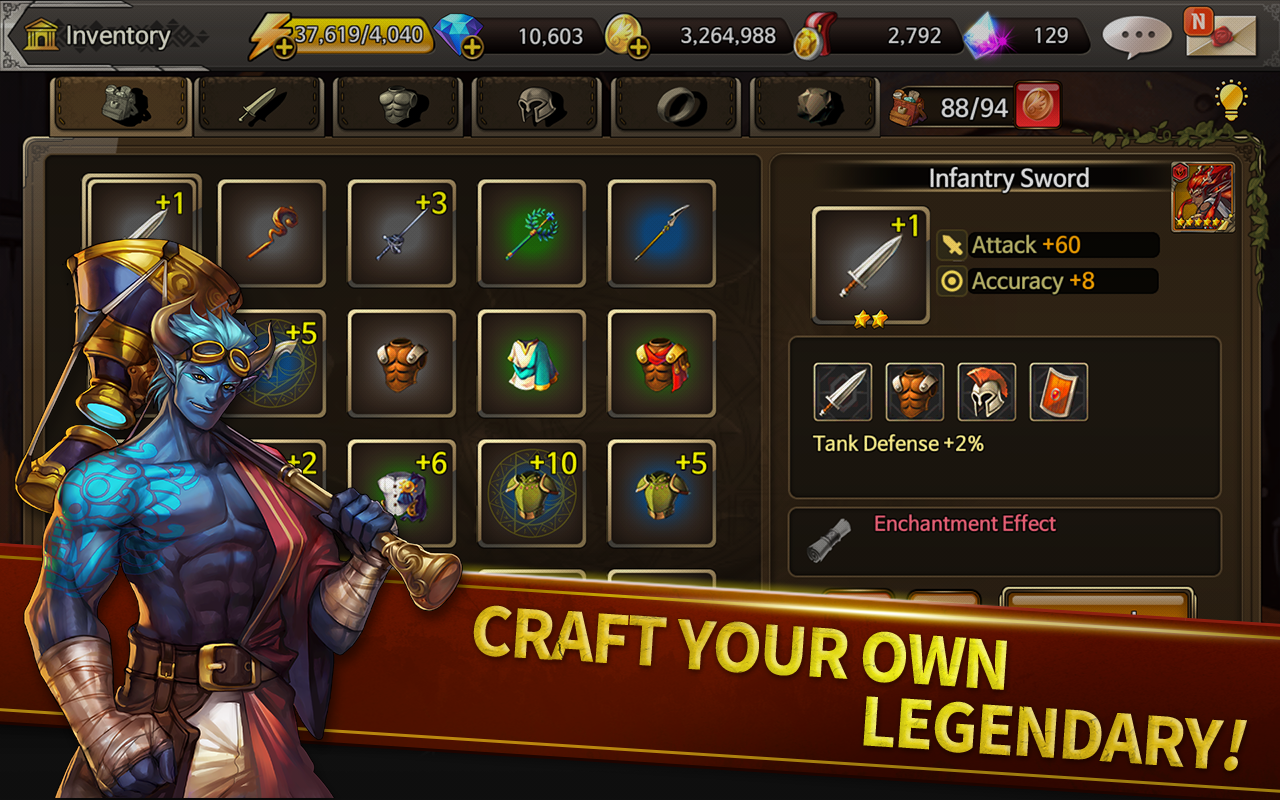Open the chat speech bubble
Screen dimensions: 1280x800
click(x=1137, y=36)
